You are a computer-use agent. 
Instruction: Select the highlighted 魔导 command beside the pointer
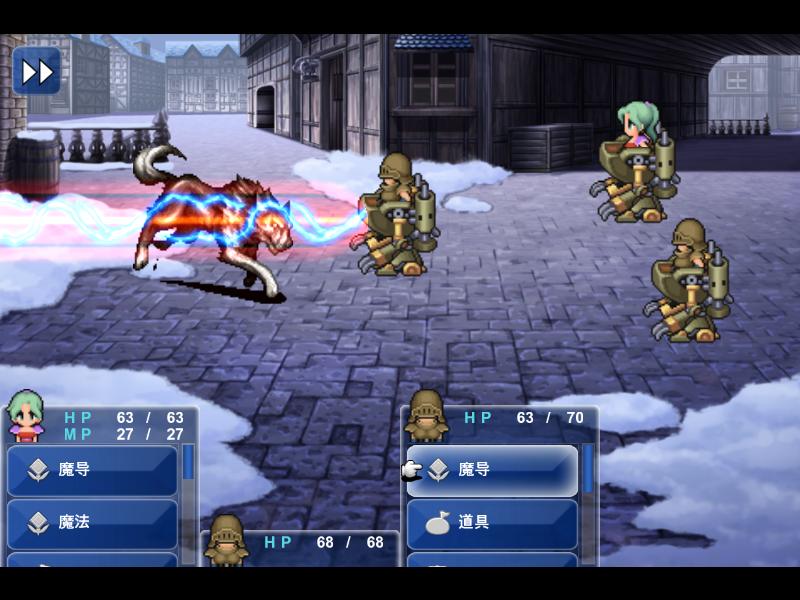click(492, 470)
